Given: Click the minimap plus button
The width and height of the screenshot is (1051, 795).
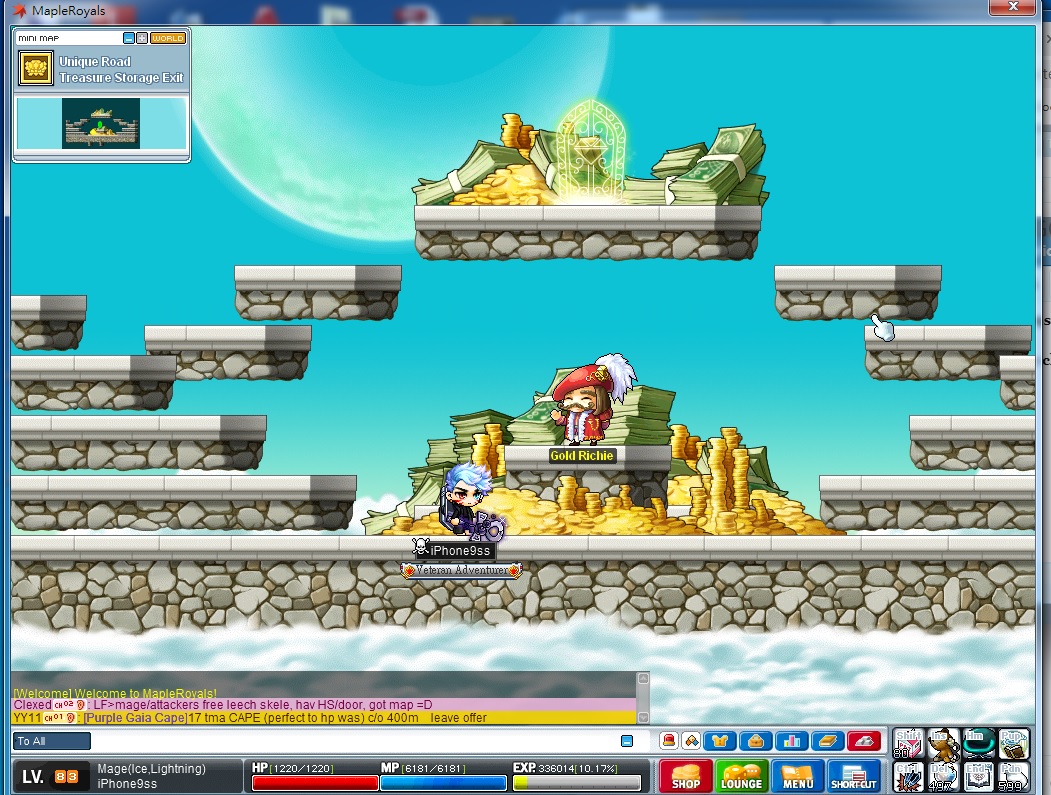Looking at the screenshot, I should coord(141,38).
